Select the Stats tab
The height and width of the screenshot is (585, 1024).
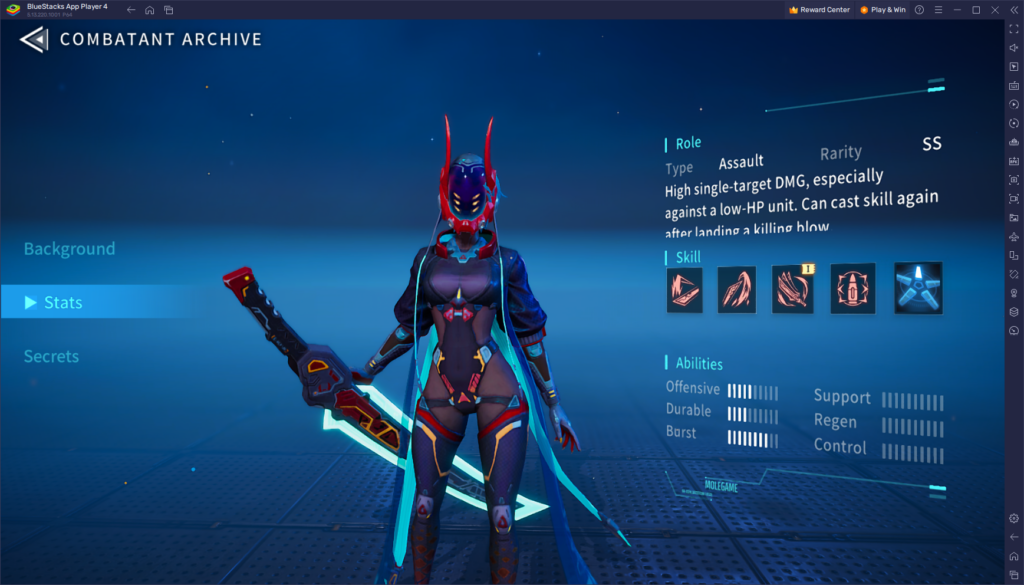pos(63,302)
